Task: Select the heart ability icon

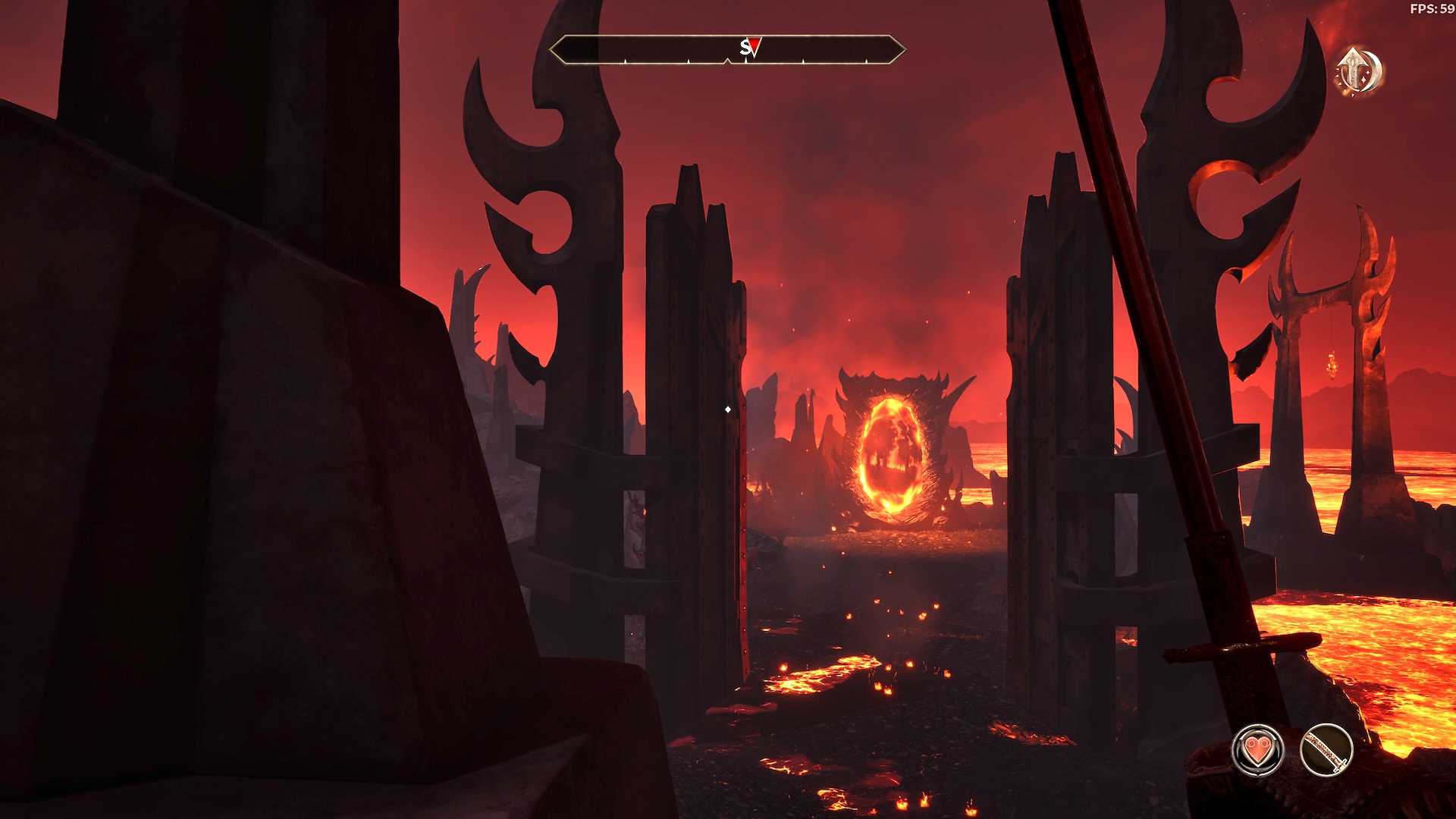Action: (x=1257, y=750)
